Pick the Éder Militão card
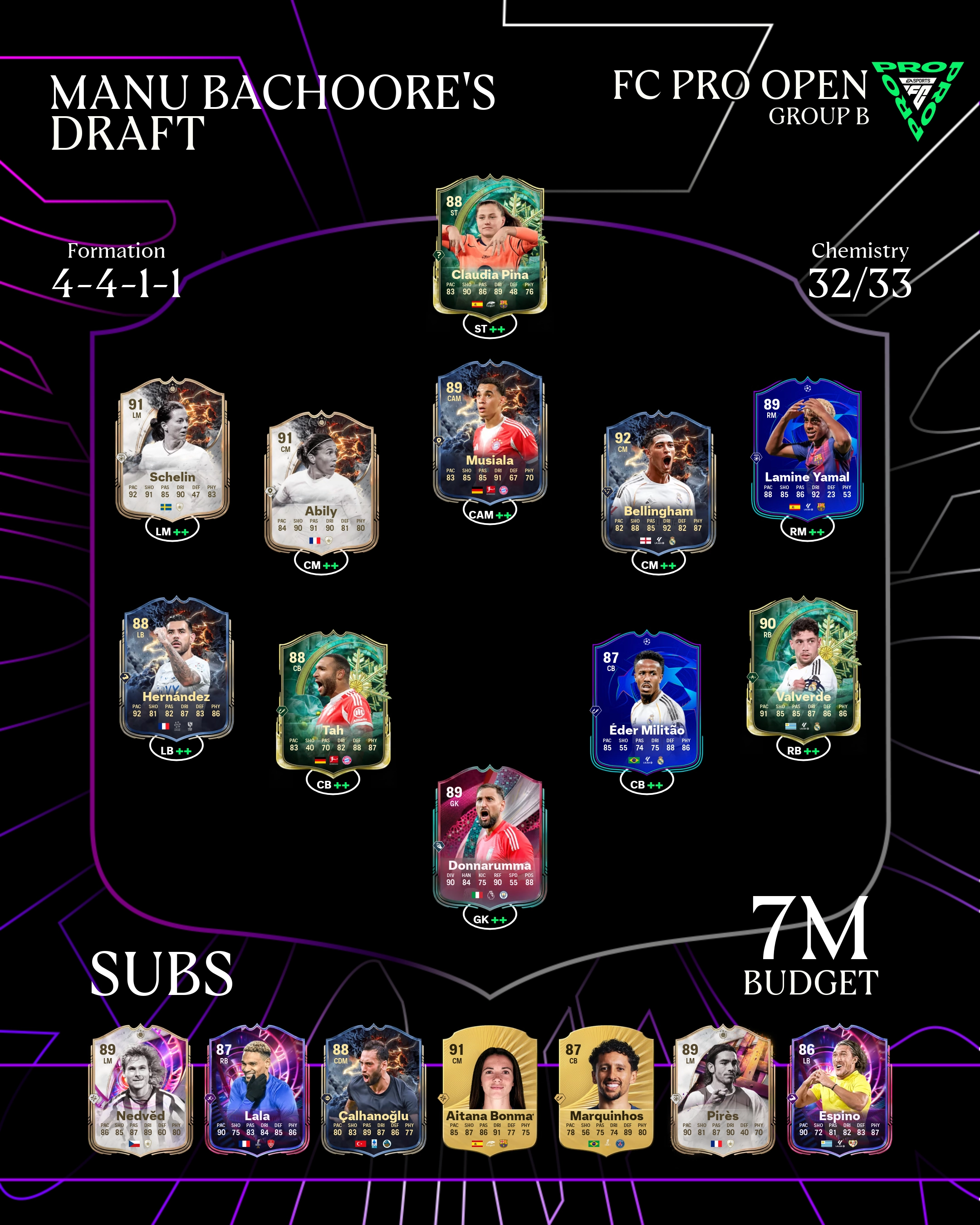 [647, 702]
